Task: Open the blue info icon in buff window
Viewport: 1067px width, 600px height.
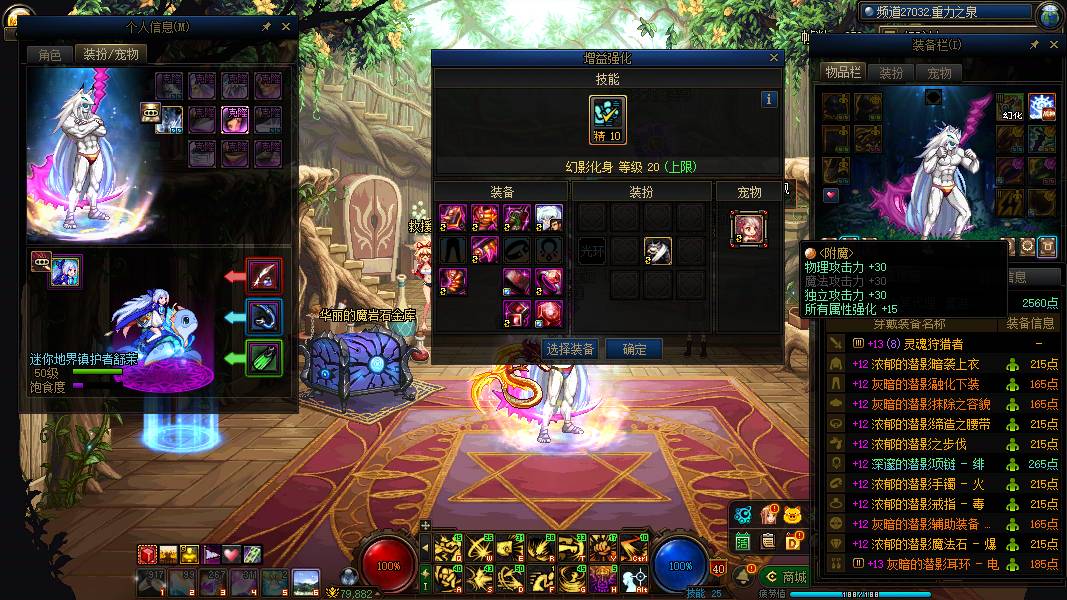Action: (x=769, y=99)
